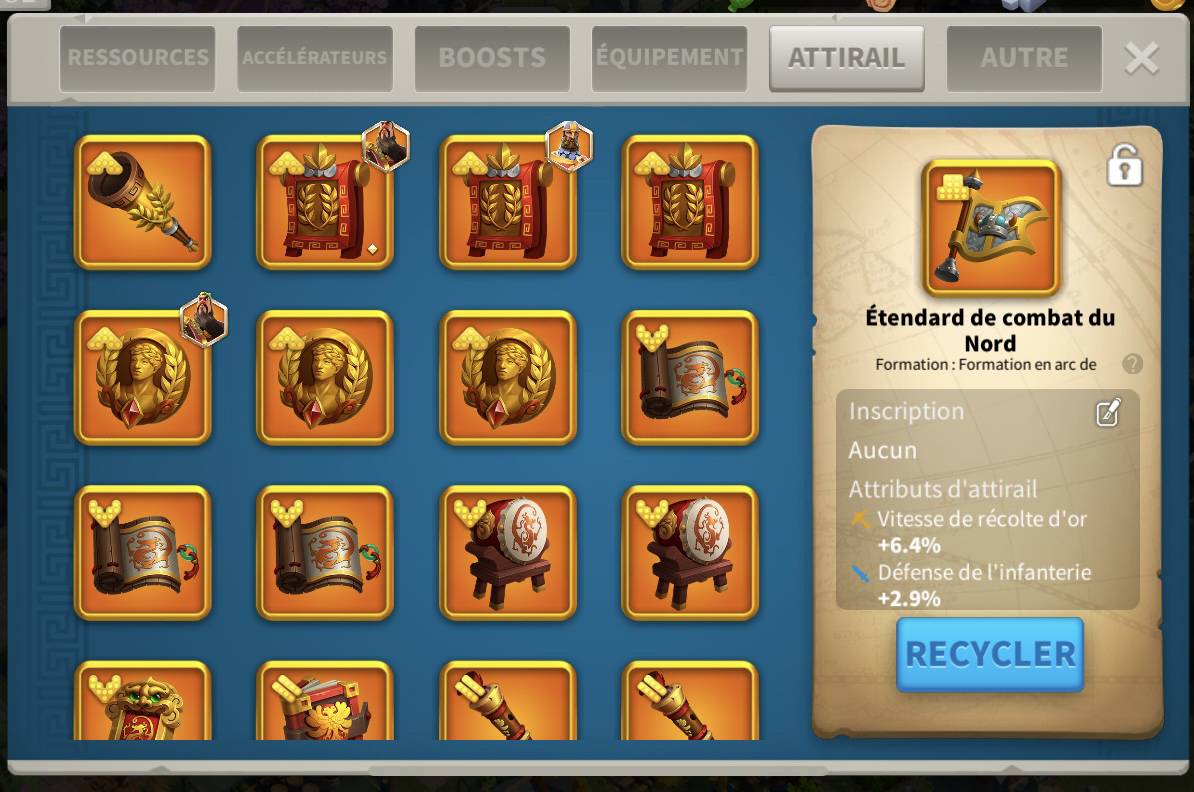Show the Équipement tab
The height and width of the screenshot is (792, 1194).
click(669, 58)
